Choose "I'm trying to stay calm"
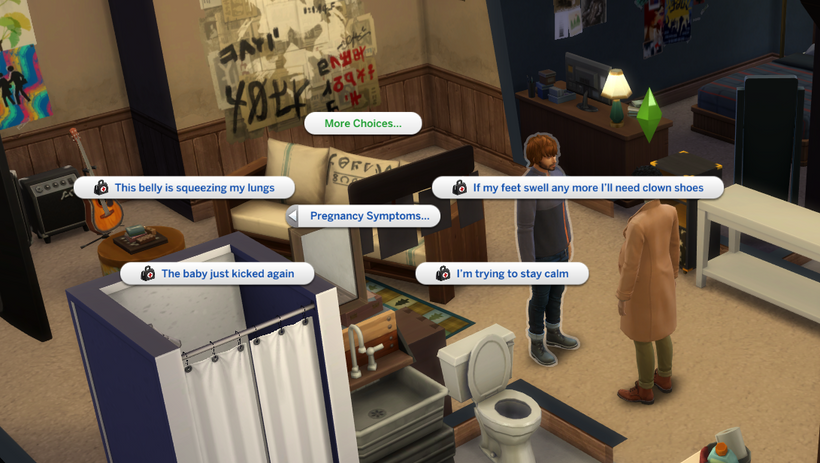820x463 pixels. 502,273
